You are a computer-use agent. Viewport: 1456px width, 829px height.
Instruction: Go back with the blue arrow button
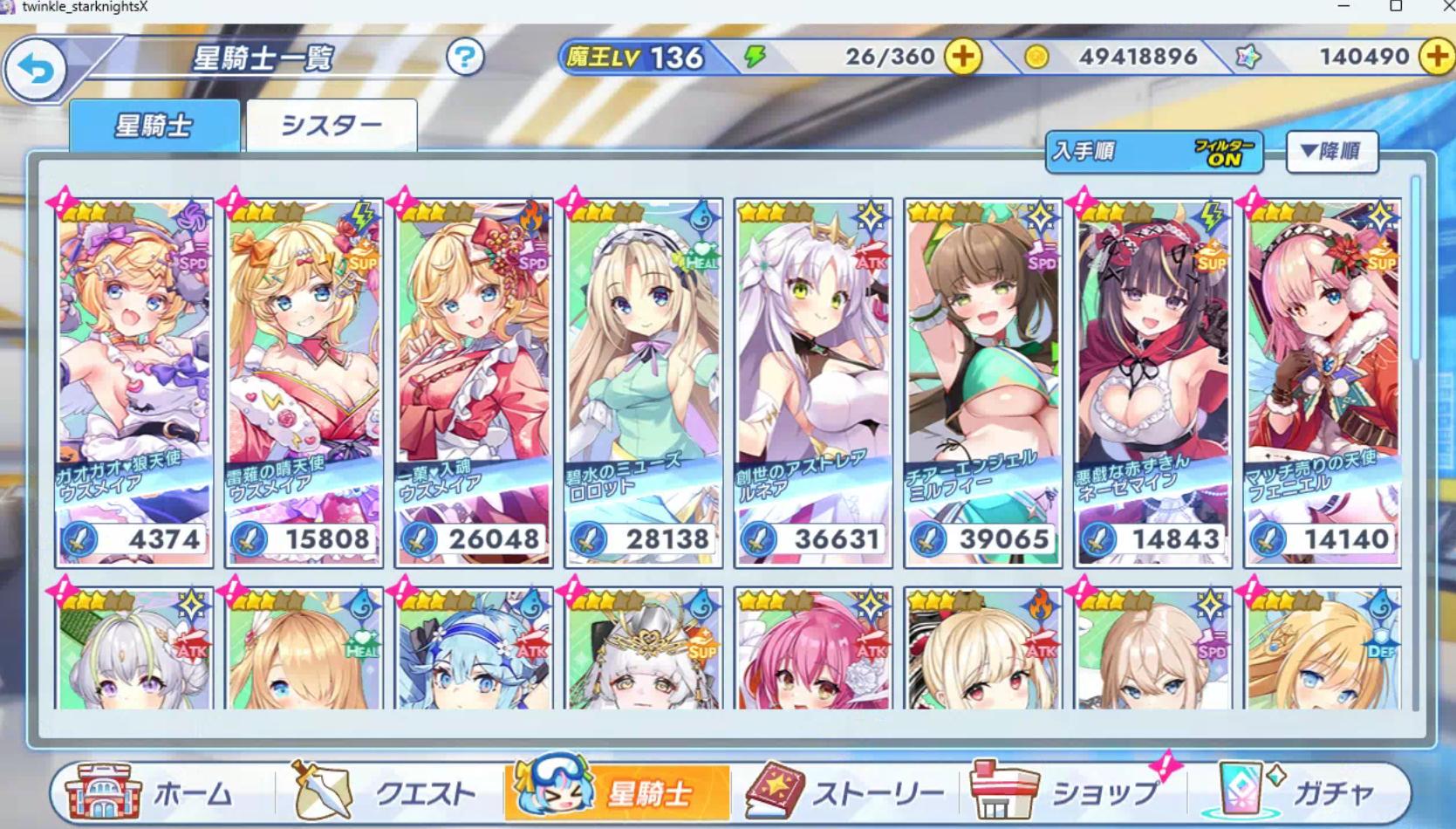tap(36, 70)
